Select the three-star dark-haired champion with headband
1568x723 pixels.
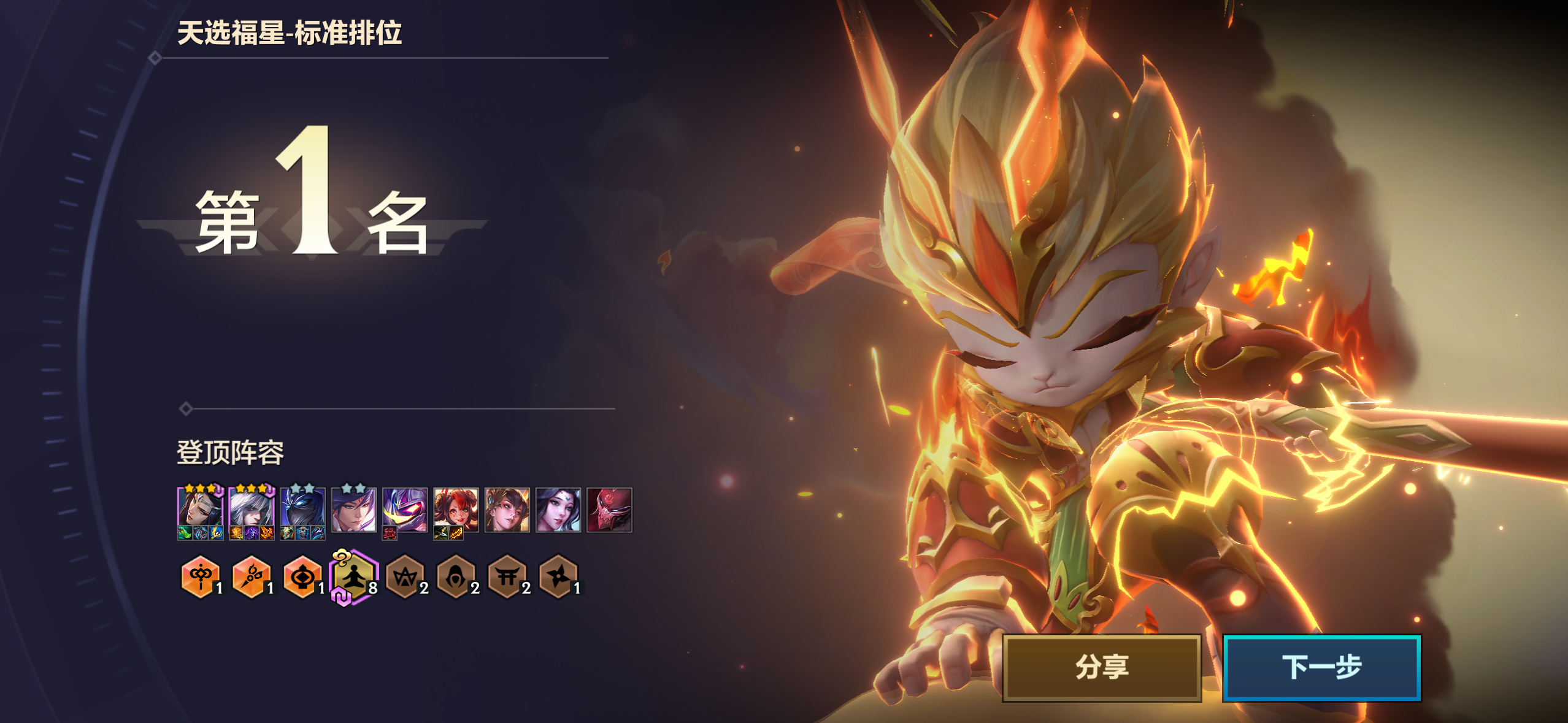[x=200, y=507]
